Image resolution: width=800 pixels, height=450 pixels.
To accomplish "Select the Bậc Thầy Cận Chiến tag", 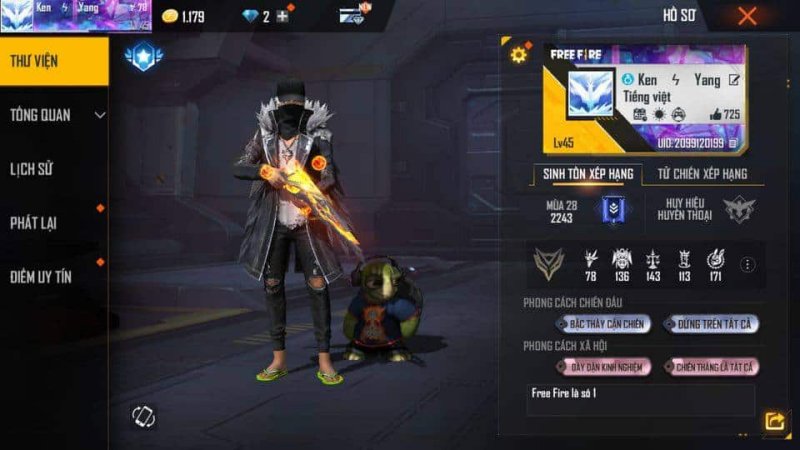I will coord(607,323).
